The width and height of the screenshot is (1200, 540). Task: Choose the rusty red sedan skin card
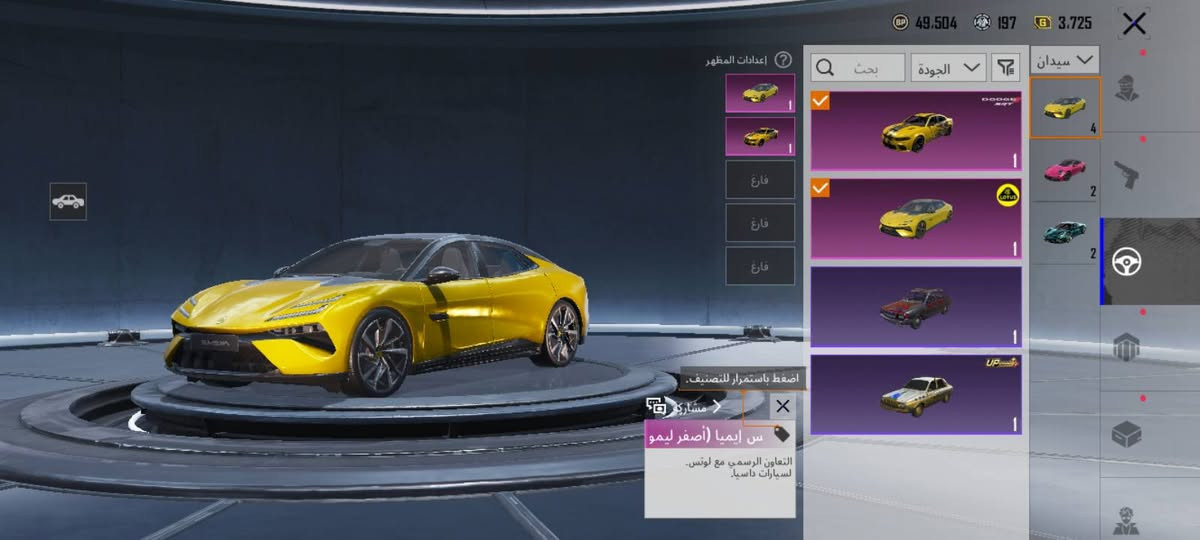coord(915,307)
